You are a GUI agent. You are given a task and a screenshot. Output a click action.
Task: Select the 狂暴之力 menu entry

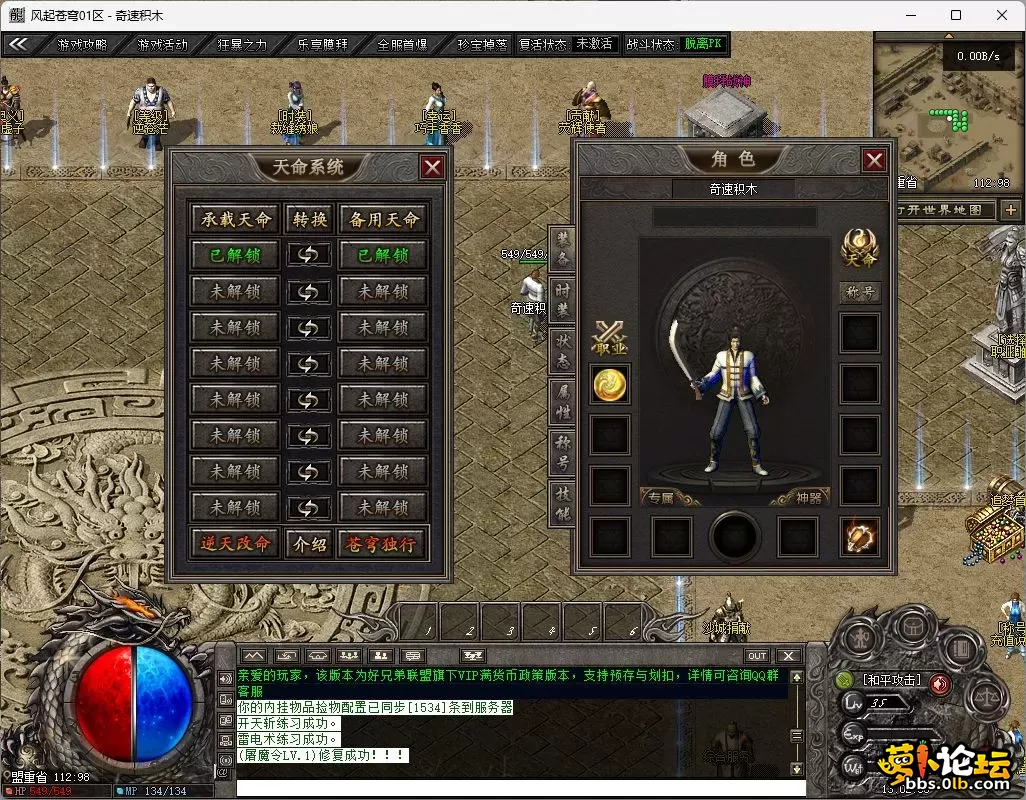(x=242, y=45)
